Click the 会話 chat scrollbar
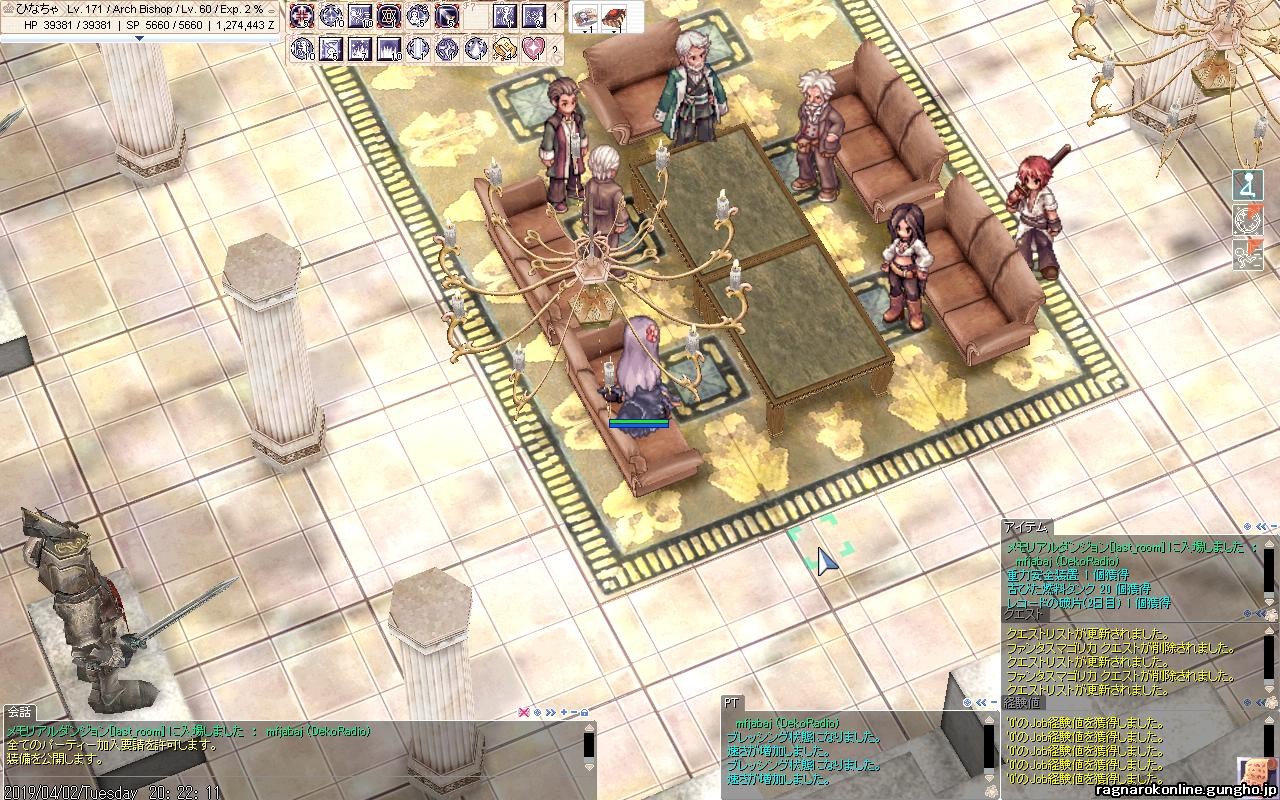 tap(589, 747)
